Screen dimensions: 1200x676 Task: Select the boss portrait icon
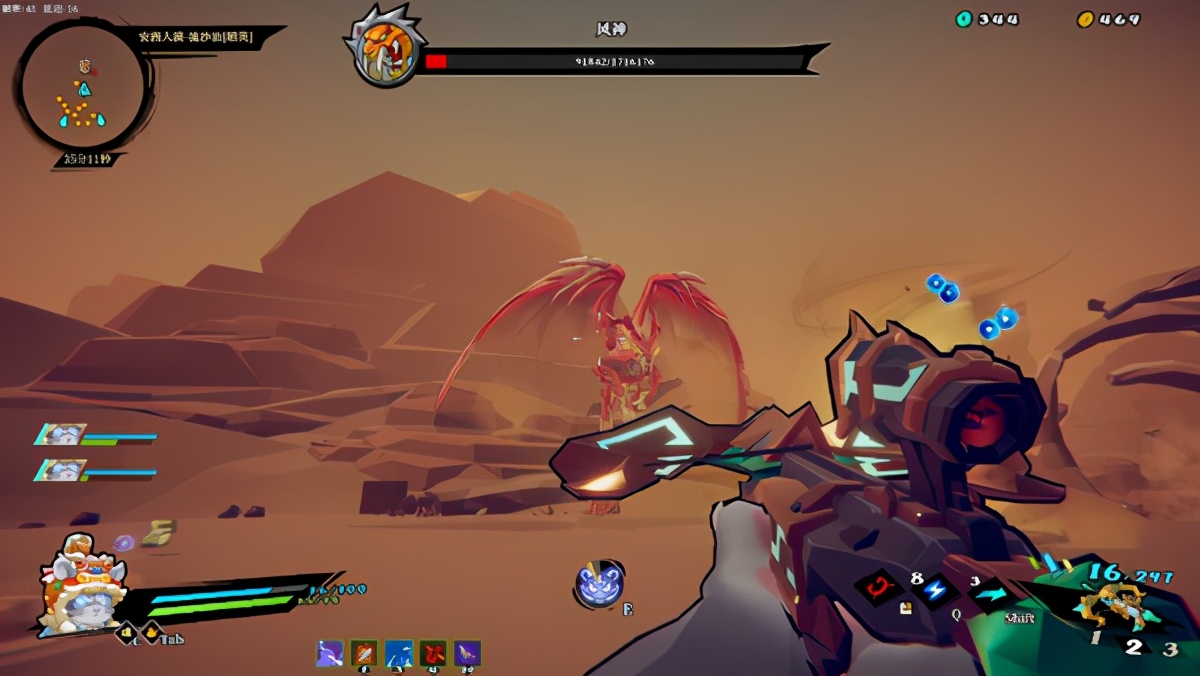385,47
